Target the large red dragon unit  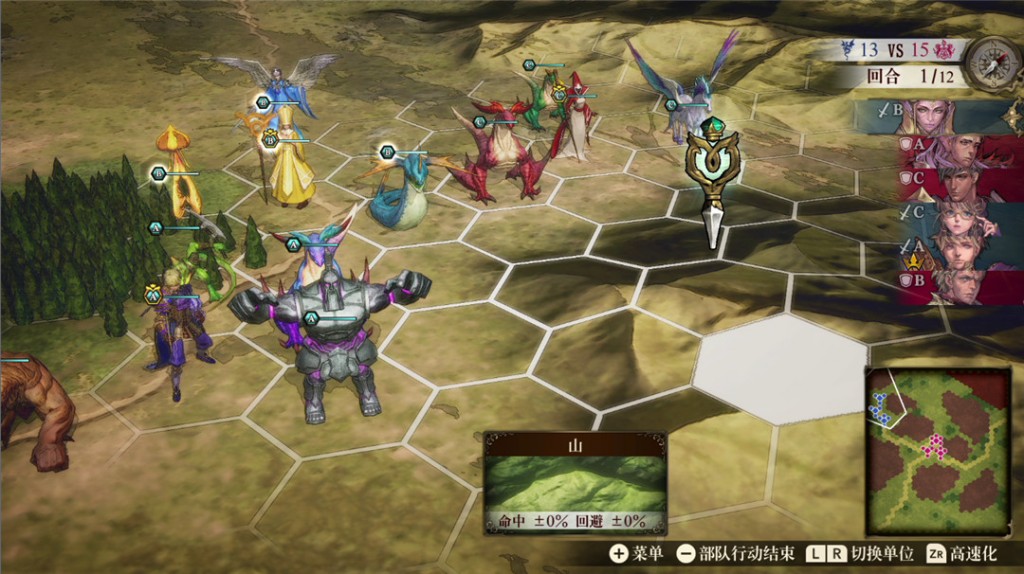pos(498,150)
